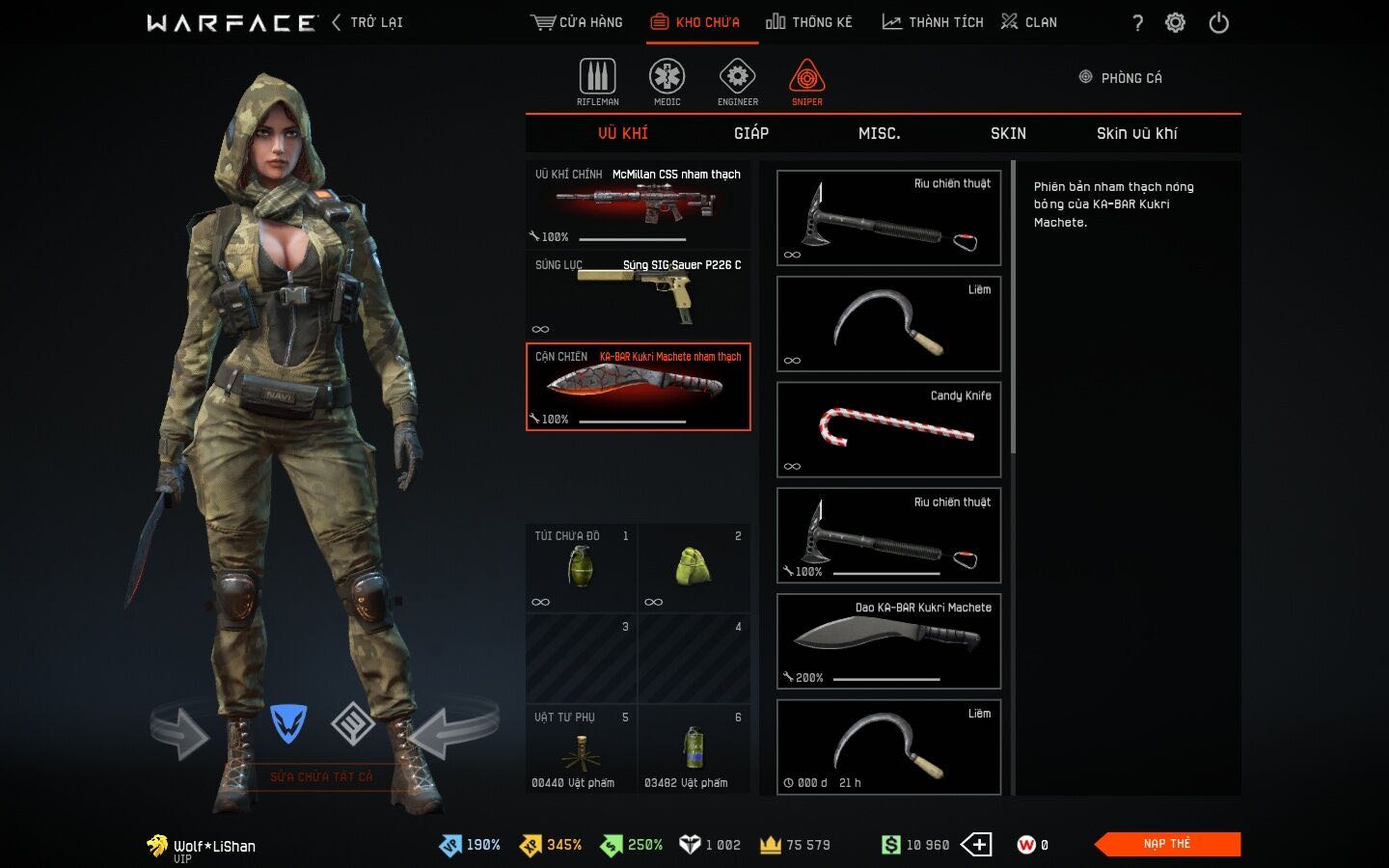Open the settings gear icon
This screenshot has height=868, width=1389.
[1175, 23]
